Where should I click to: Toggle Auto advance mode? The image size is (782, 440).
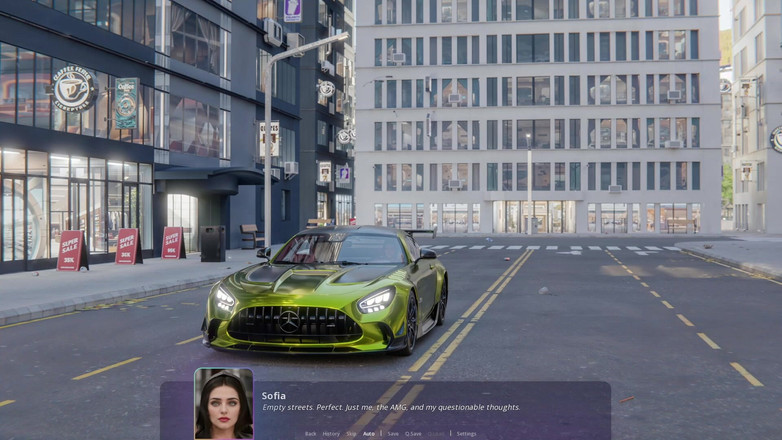click(369, 434)
